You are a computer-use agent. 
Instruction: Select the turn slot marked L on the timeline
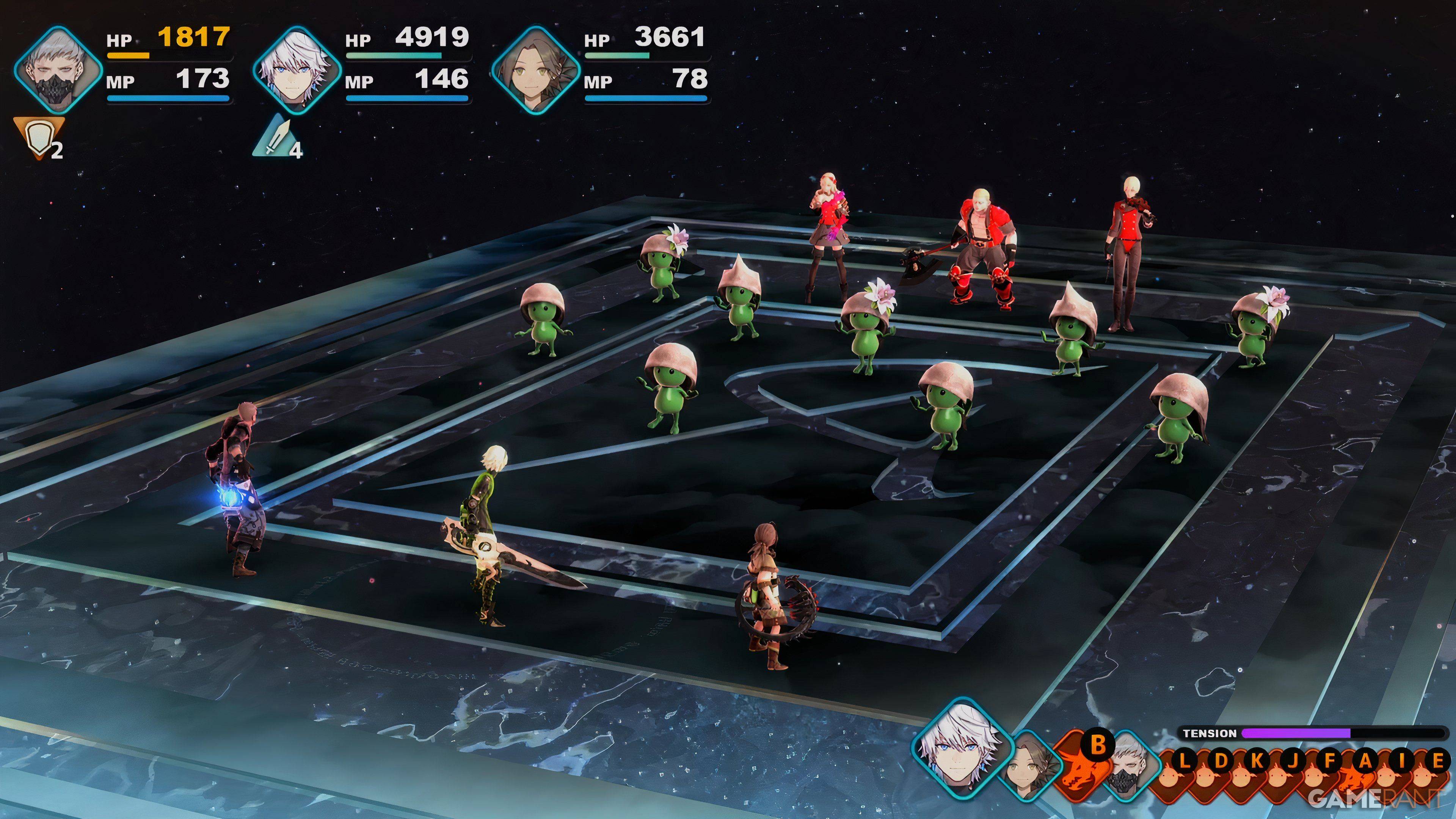[1185, 760]
